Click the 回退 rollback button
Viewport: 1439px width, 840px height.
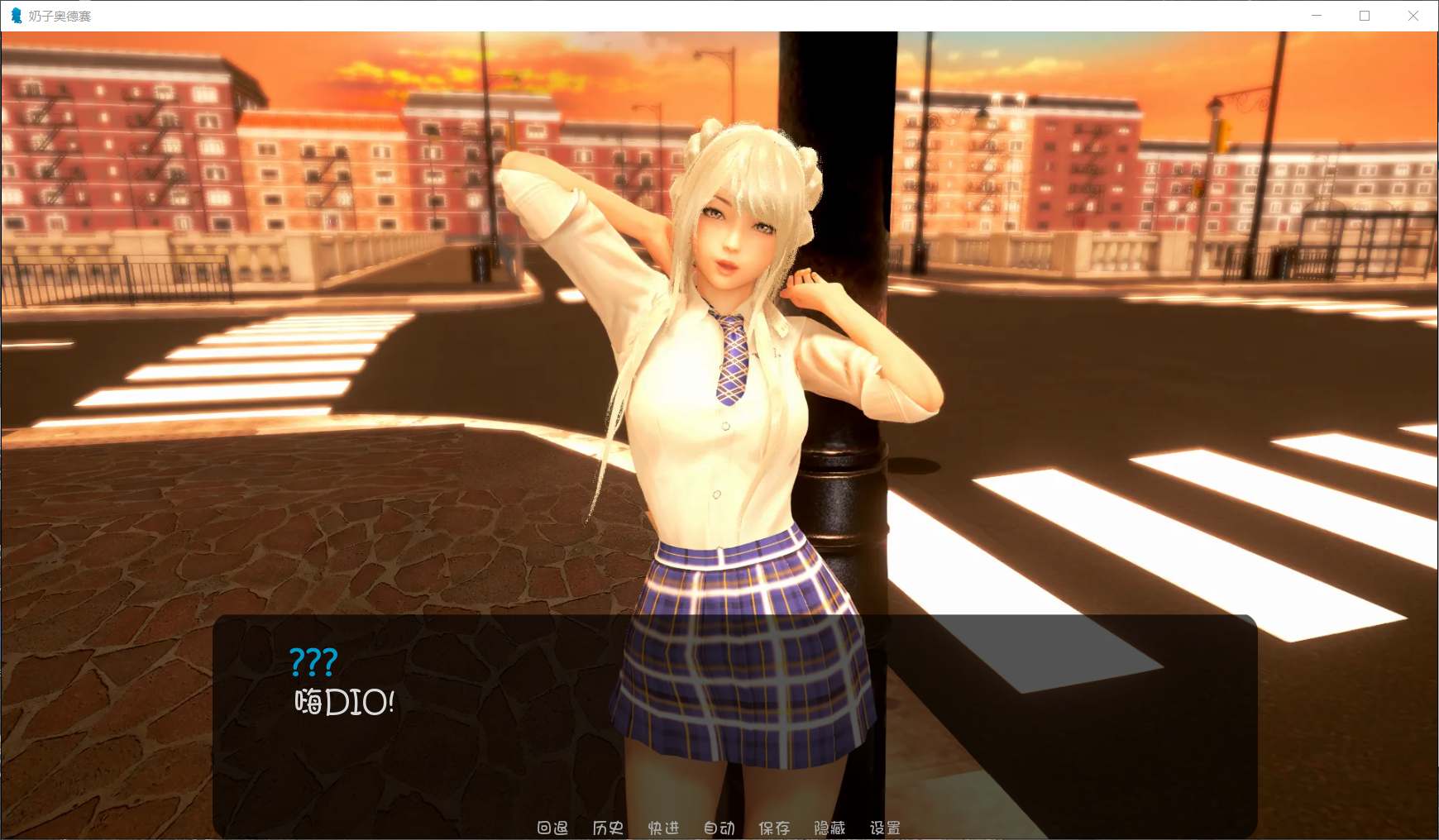click(x=552, y=828)
